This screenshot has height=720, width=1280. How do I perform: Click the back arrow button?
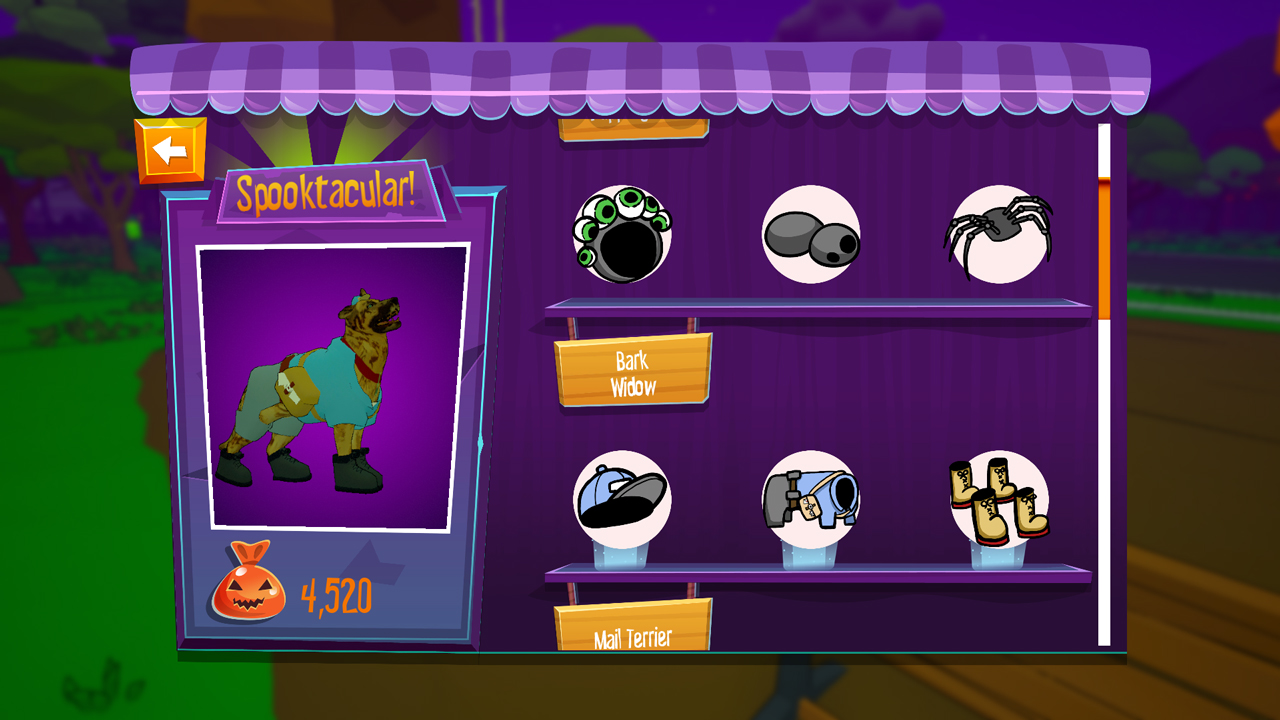[x=172, y=150]
